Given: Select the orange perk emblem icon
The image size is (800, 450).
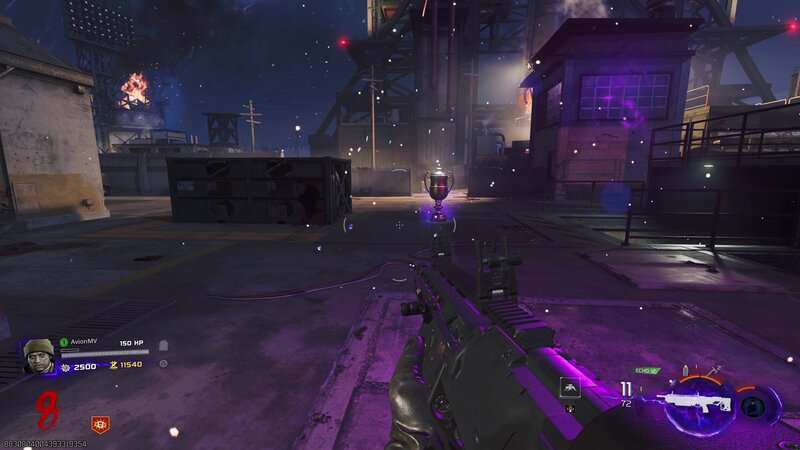Looking at the screenshot, I should tap(100, 424).
